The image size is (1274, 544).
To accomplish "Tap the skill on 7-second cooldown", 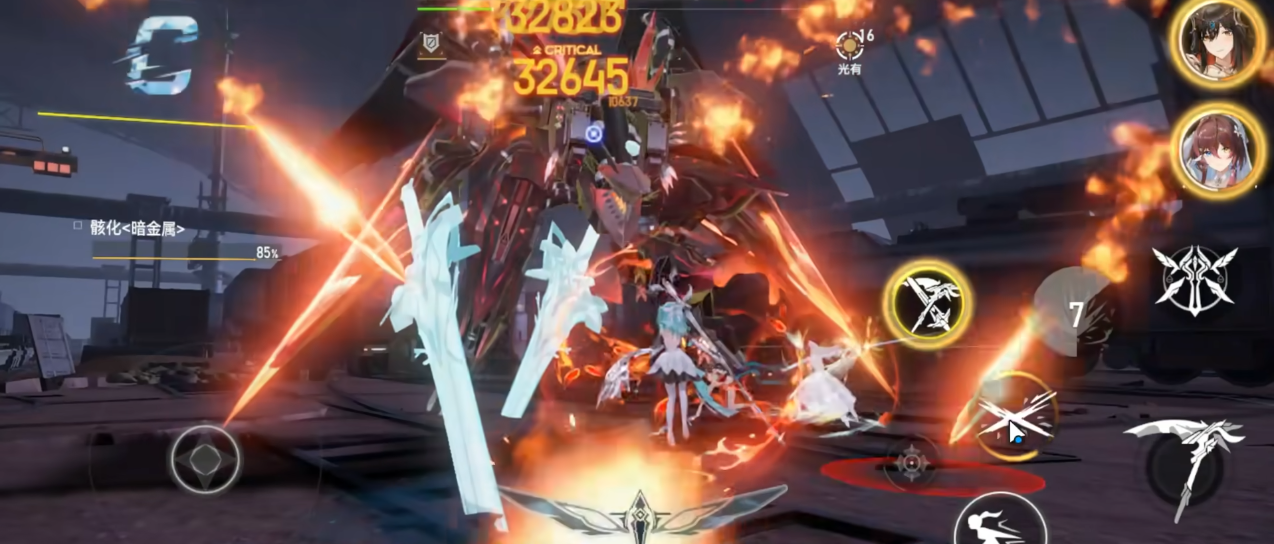I will click(x=1075, y=313).
